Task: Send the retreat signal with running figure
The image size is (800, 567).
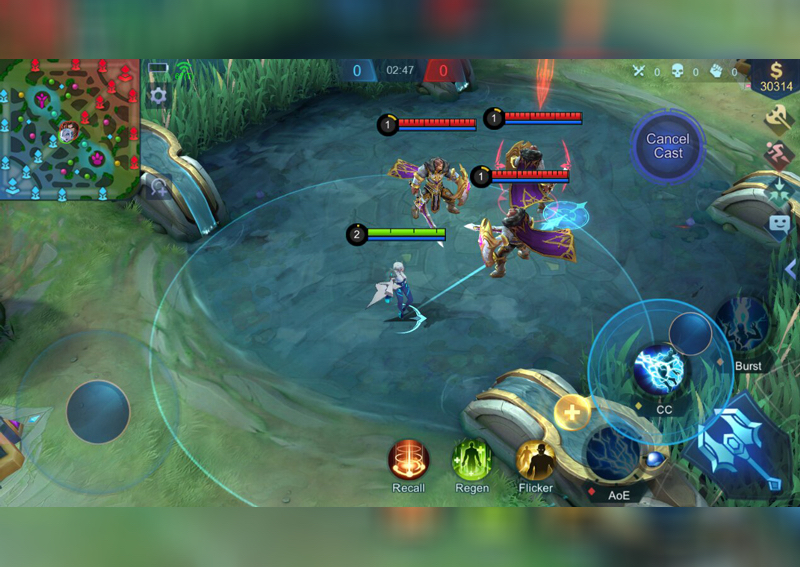Action: click(x=780, y=155)
